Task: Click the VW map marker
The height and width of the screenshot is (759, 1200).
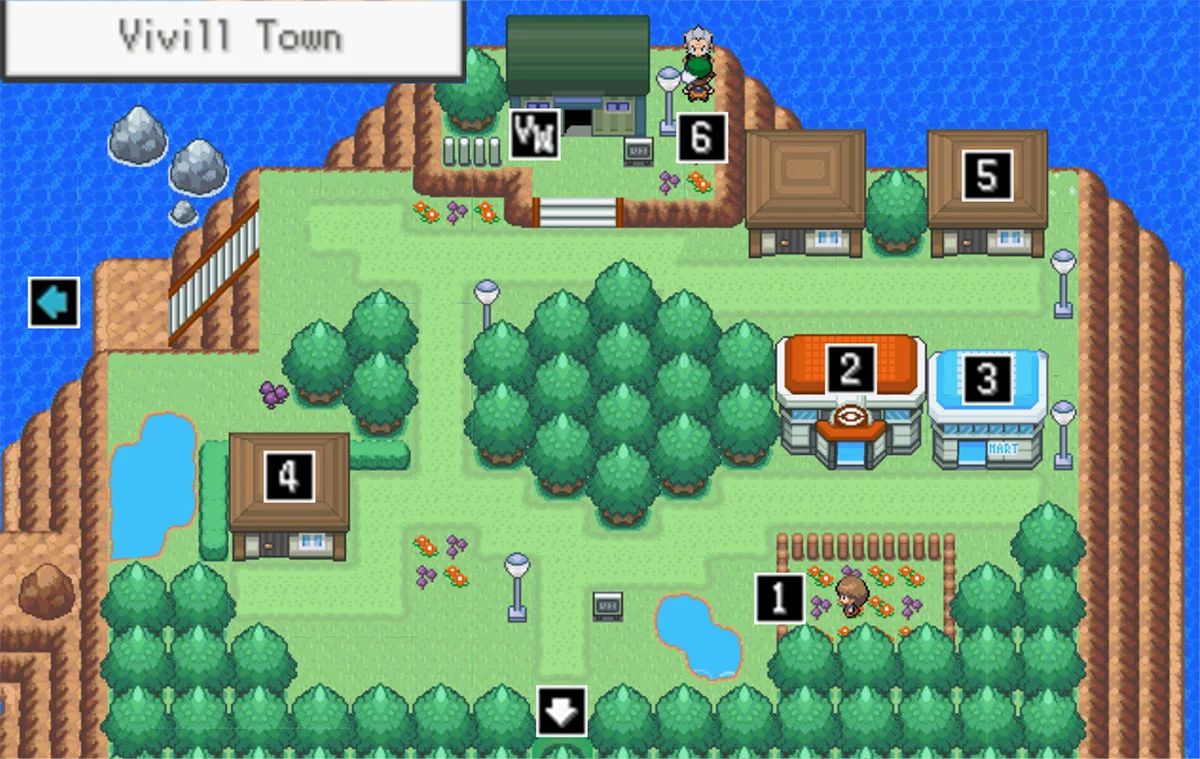Action: [x=533, y=135]
